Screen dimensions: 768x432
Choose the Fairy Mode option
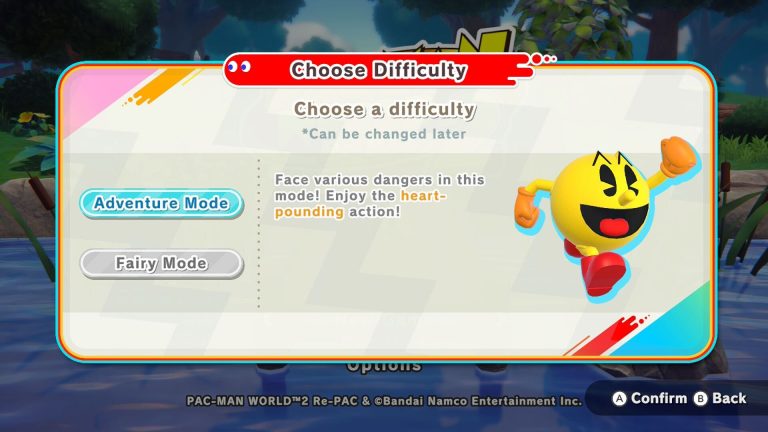161,263
